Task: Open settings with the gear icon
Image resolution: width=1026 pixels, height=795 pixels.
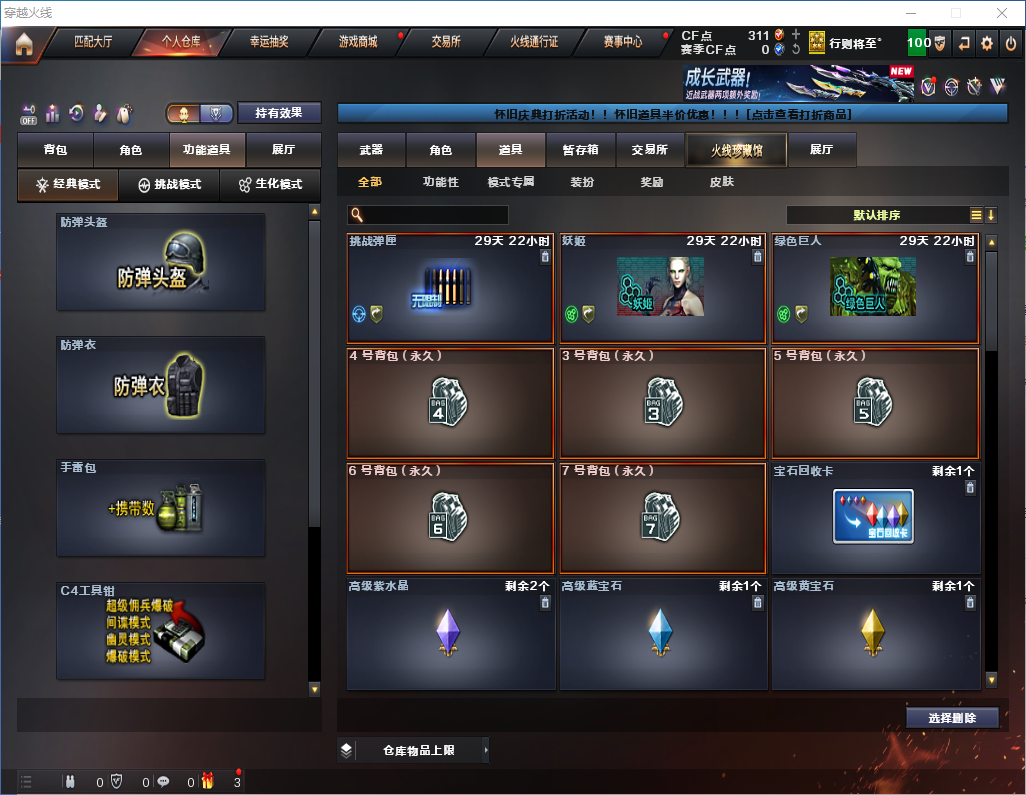Action: pos(987,43)
